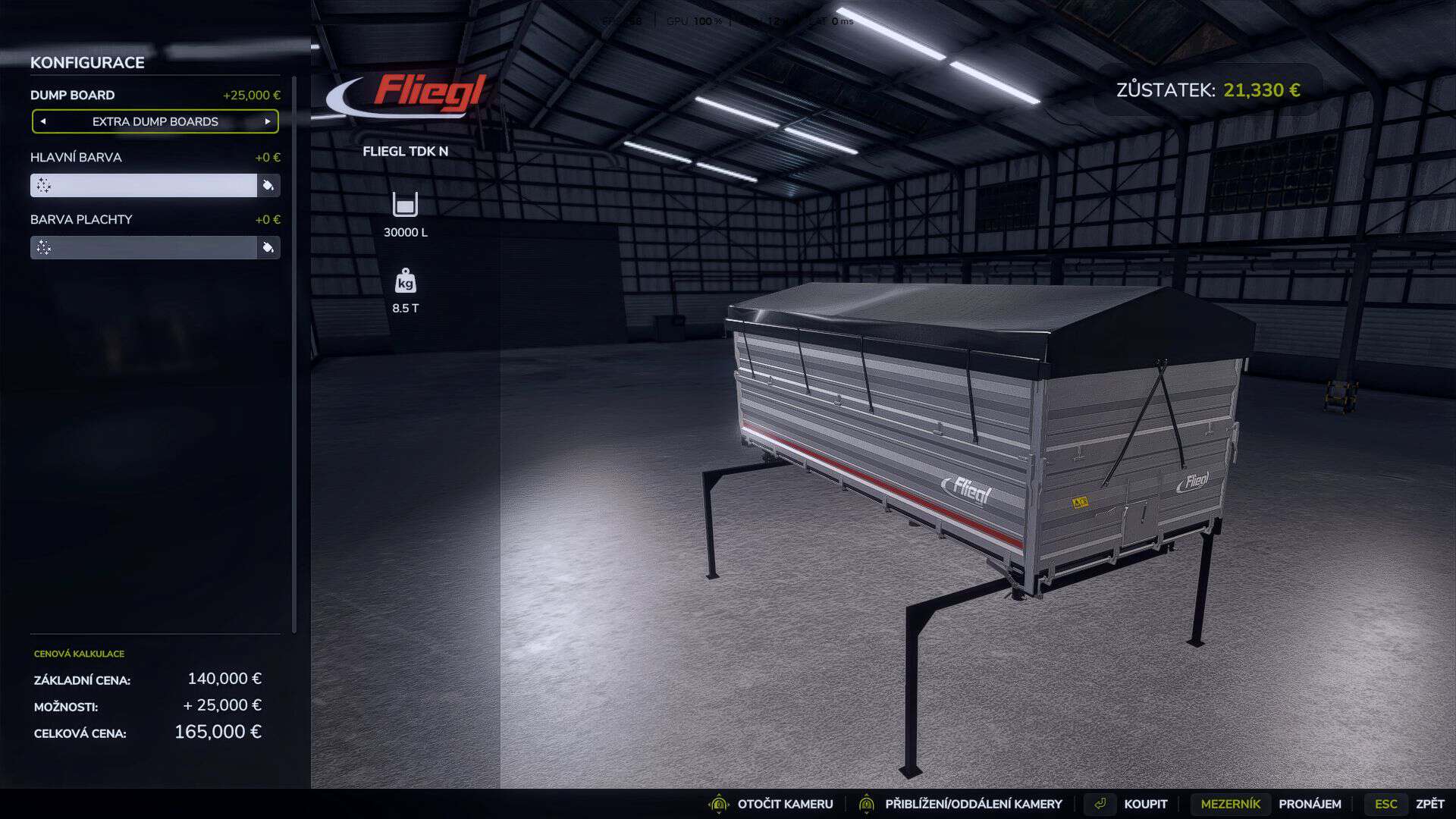
Task: Select the EXTRA DUMP BOARDS option
Action: pyautogui.click(x=155, y=121)
